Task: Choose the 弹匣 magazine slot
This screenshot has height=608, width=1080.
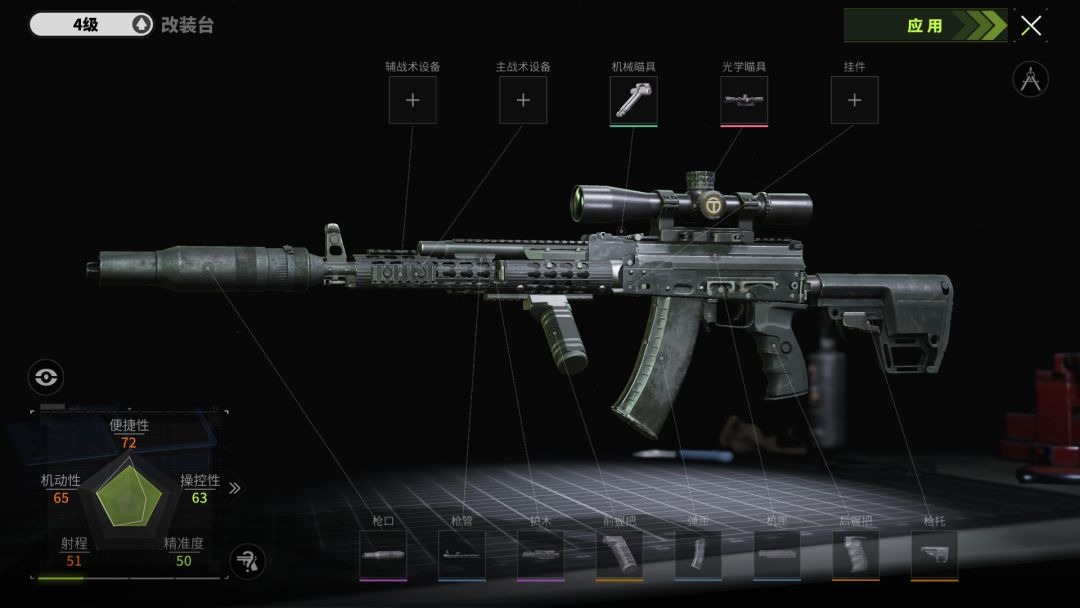Action: tap(698, 554)
